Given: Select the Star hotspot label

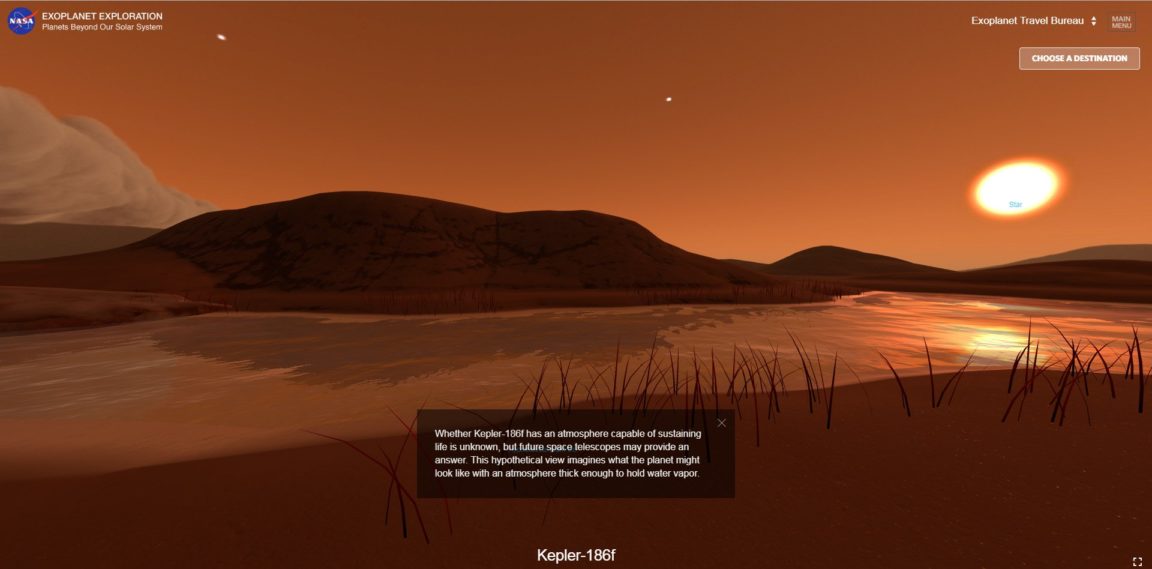Looking at the screenshot, I should coord(1015,204).
